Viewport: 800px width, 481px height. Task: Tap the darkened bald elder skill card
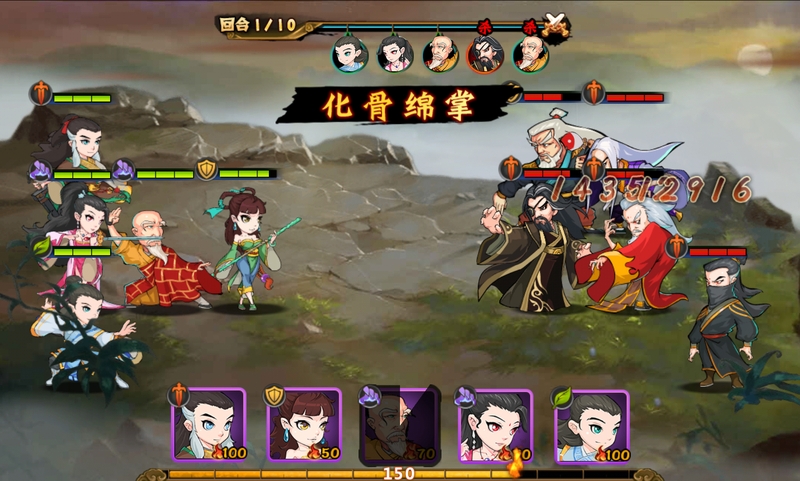400,425
